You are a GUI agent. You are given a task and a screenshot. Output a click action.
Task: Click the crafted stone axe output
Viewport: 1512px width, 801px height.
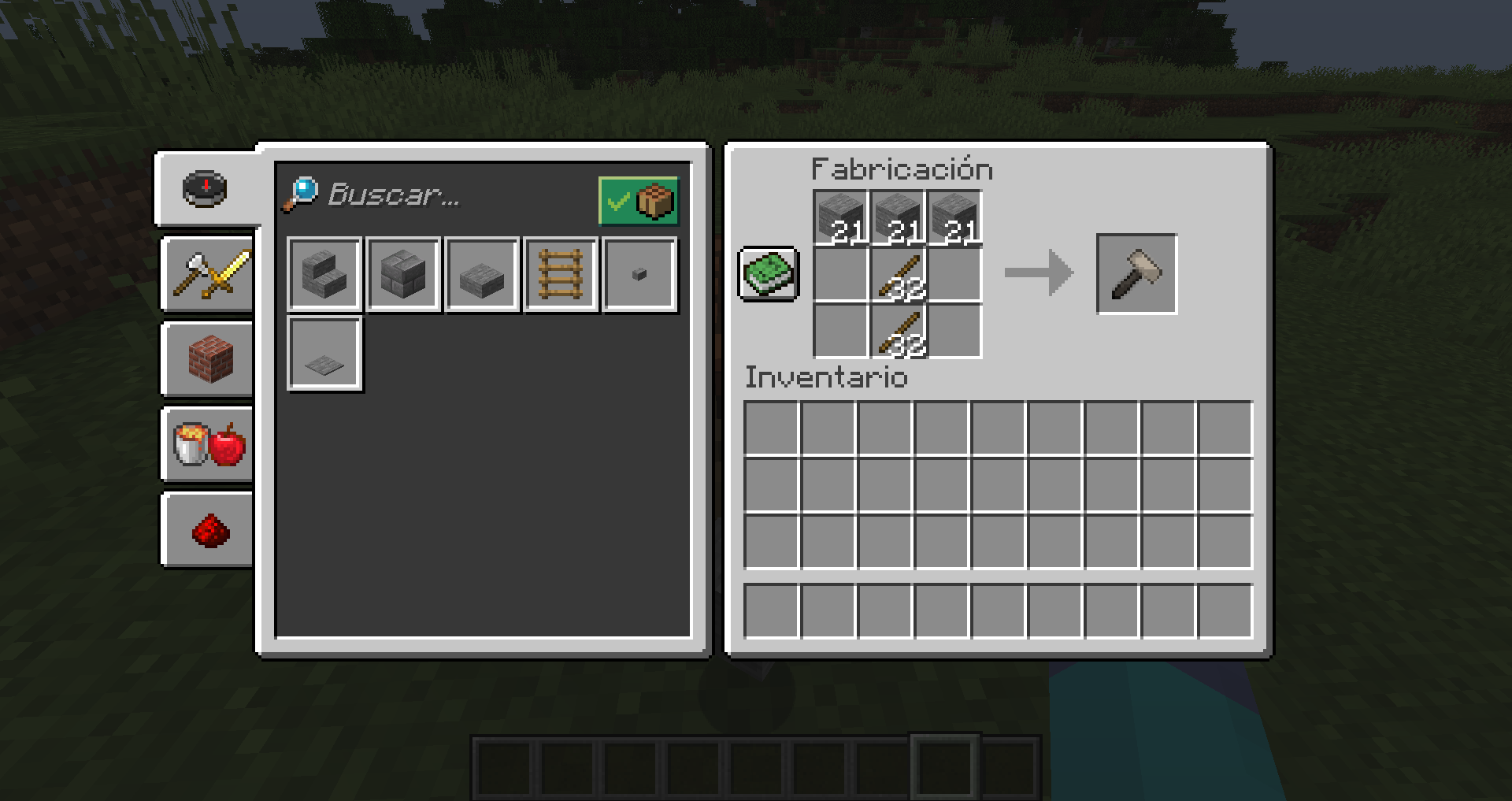tap(1136, 273)
